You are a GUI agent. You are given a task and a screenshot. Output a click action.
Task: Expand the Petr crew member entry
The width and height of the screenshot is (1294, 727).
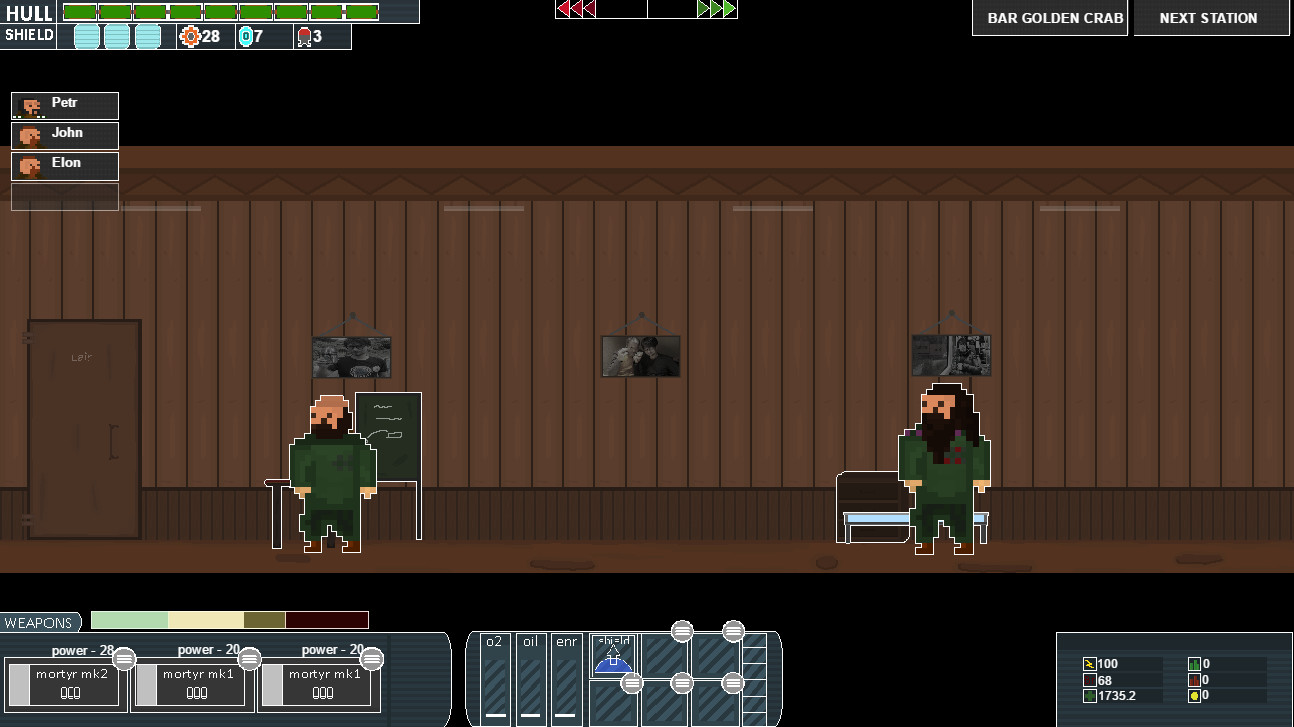pyautogui.click(x=64, y=105)
